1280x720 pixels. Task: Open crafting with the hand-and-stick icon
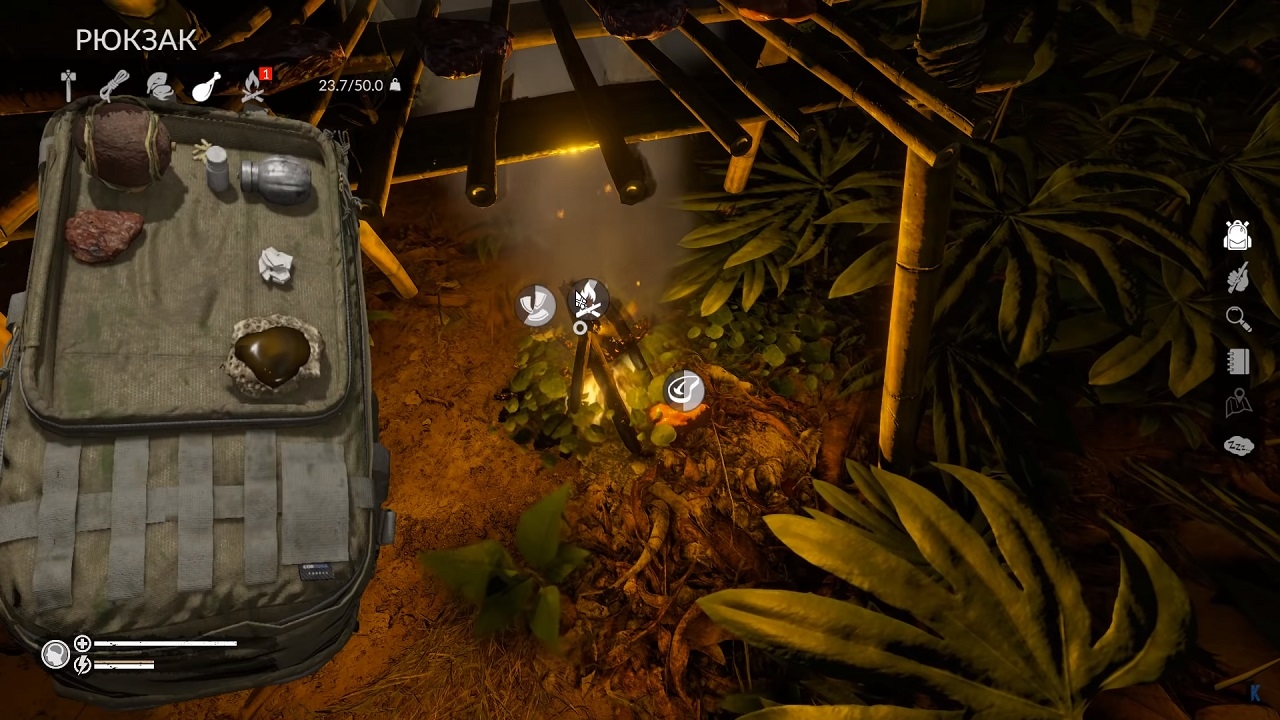pyautogui.click(x=1238, y=277)
